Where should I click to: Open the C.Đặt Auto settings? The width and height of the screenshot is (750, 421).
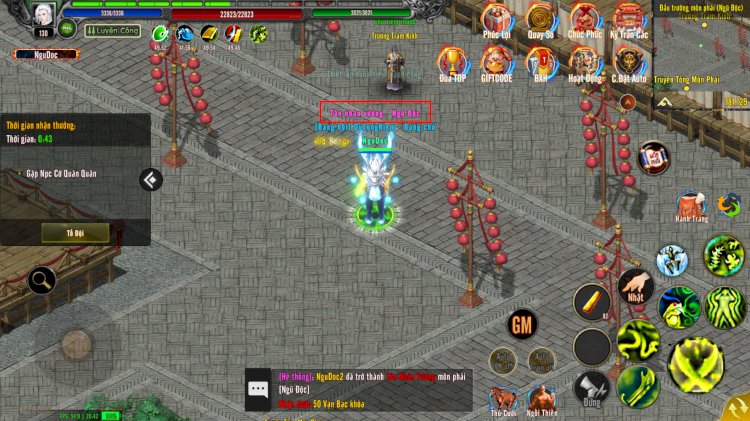(x=629, y=64)
